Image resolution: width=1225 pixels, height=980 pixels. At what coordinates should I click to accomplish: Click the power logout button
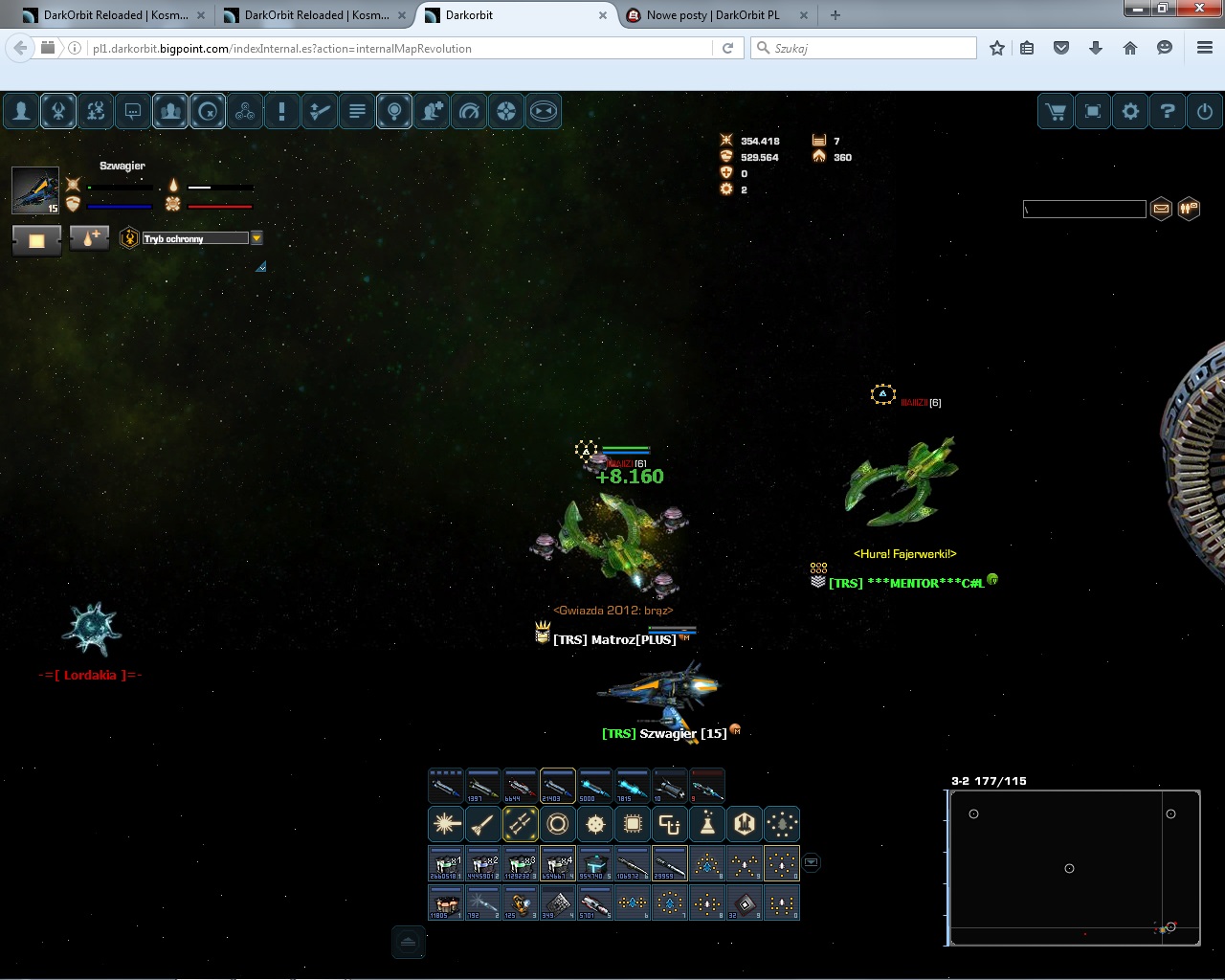click(1204, 112)
